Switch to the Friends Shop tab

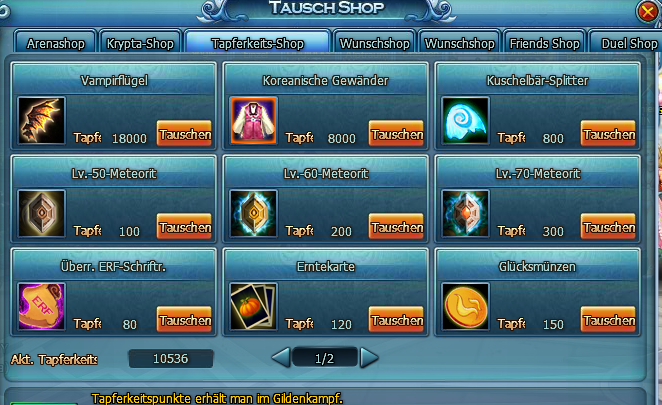[x=545, y=44]
